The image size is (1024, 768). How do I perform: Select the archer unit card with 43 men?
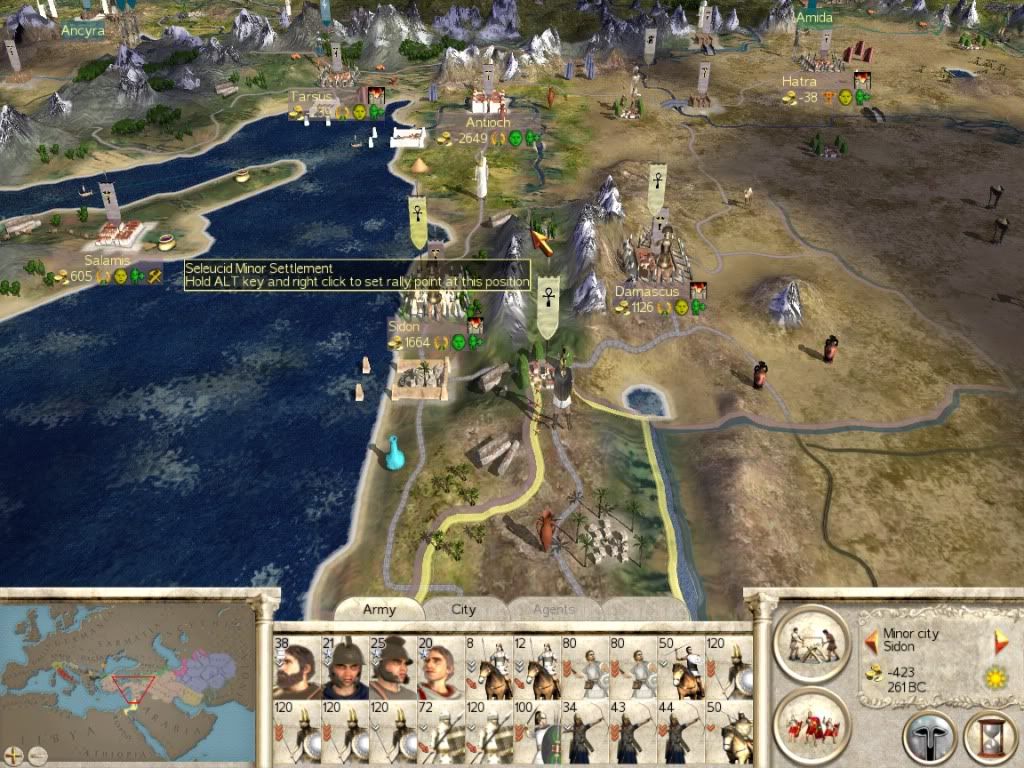633,732
